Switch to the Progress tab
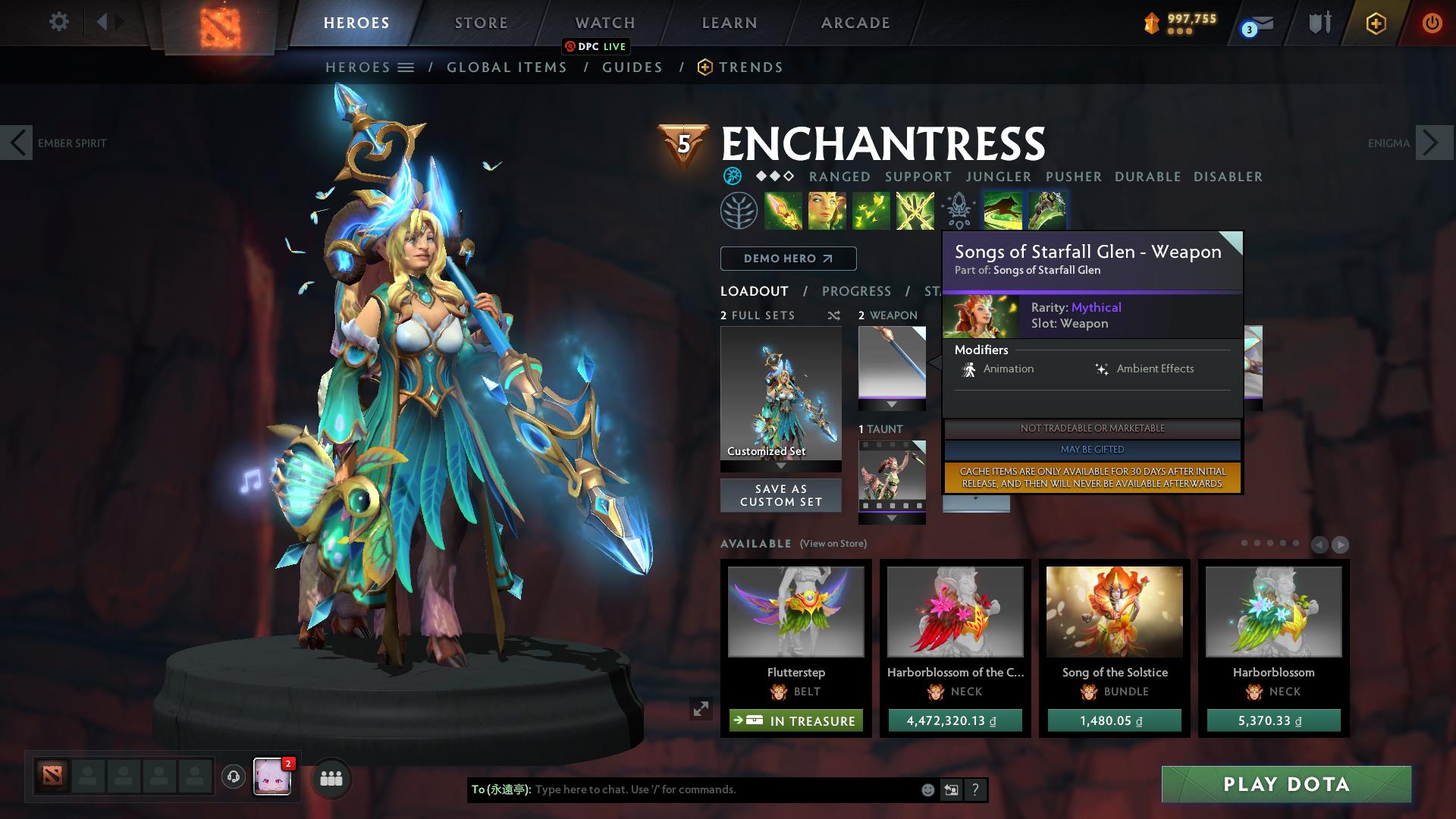 point(856,290)
